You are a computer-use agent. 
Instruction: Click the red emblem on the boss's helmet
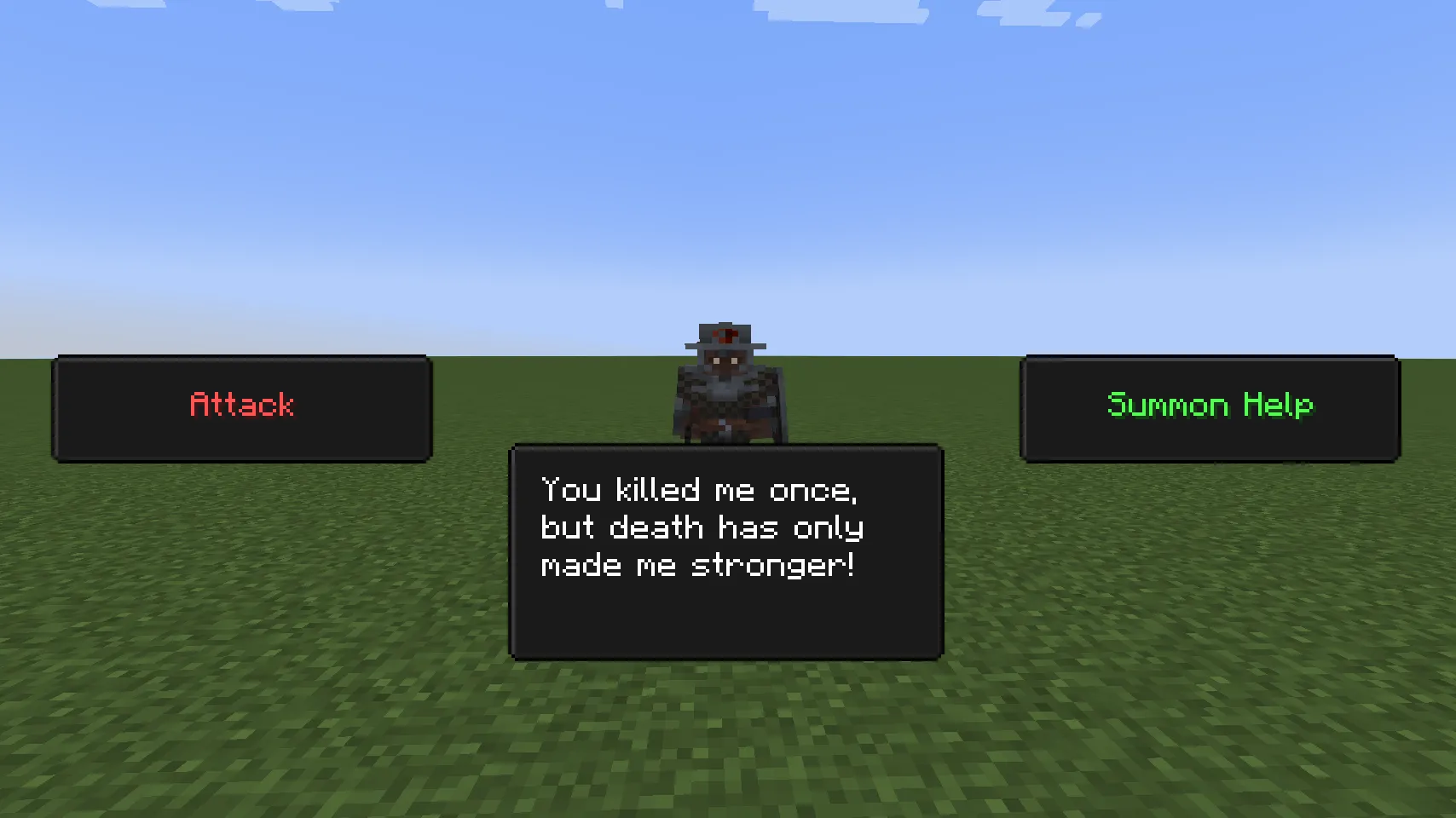[726, 334]
